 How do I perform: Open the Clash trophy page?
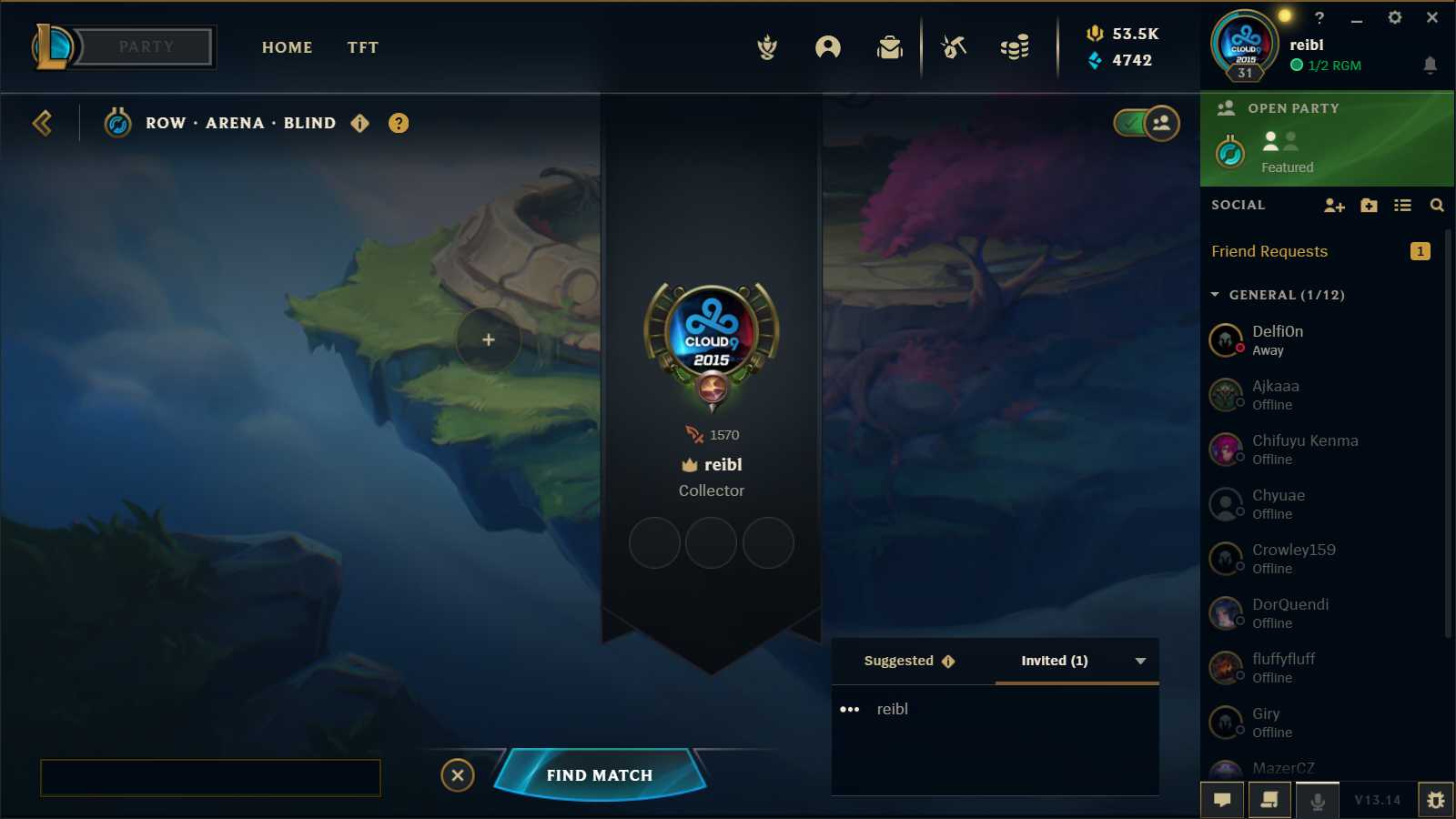pyautogui.click(x=767, y=49)
